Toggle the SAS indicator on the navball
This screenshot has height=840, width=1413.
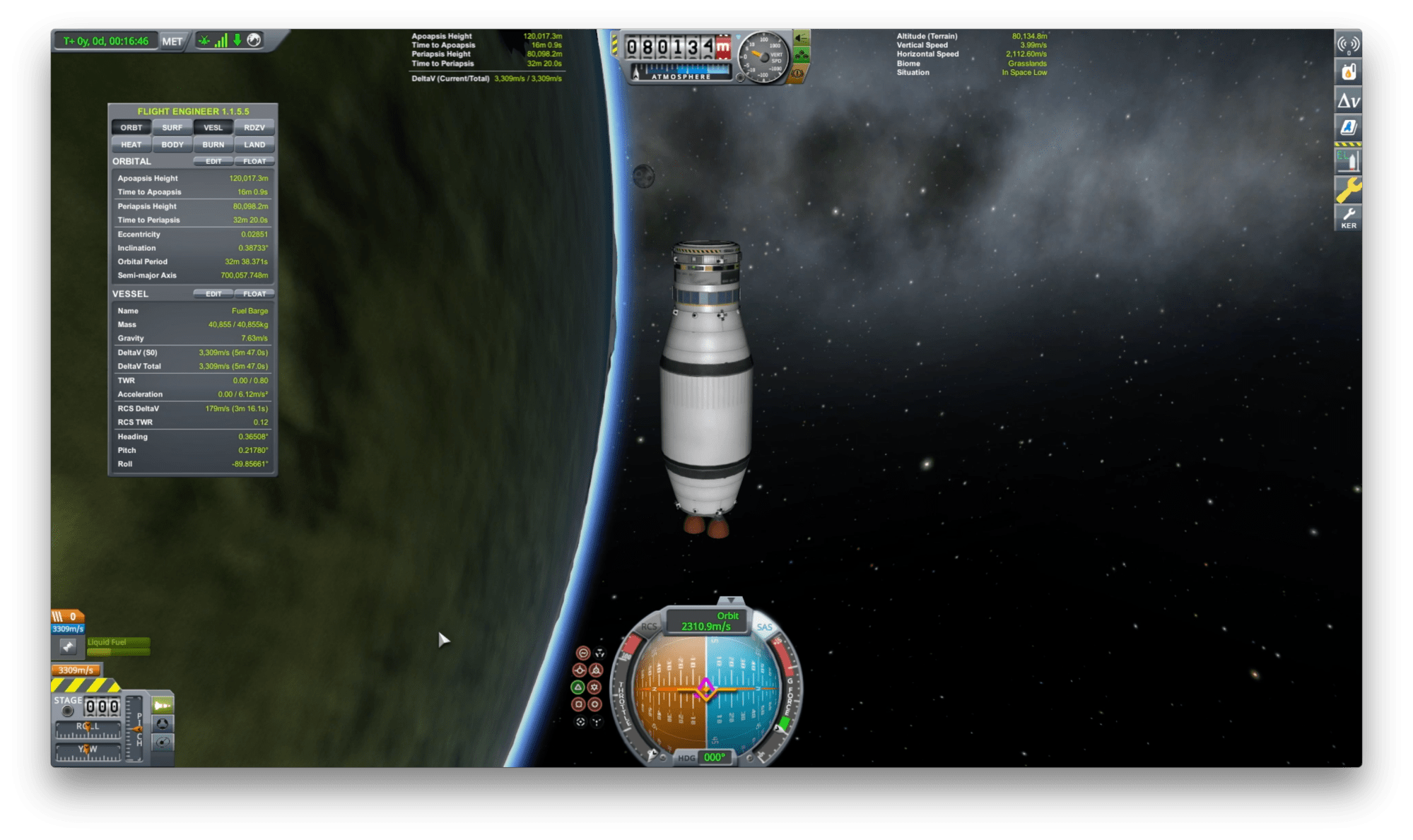pyautogui.click(x=765, y=627)
